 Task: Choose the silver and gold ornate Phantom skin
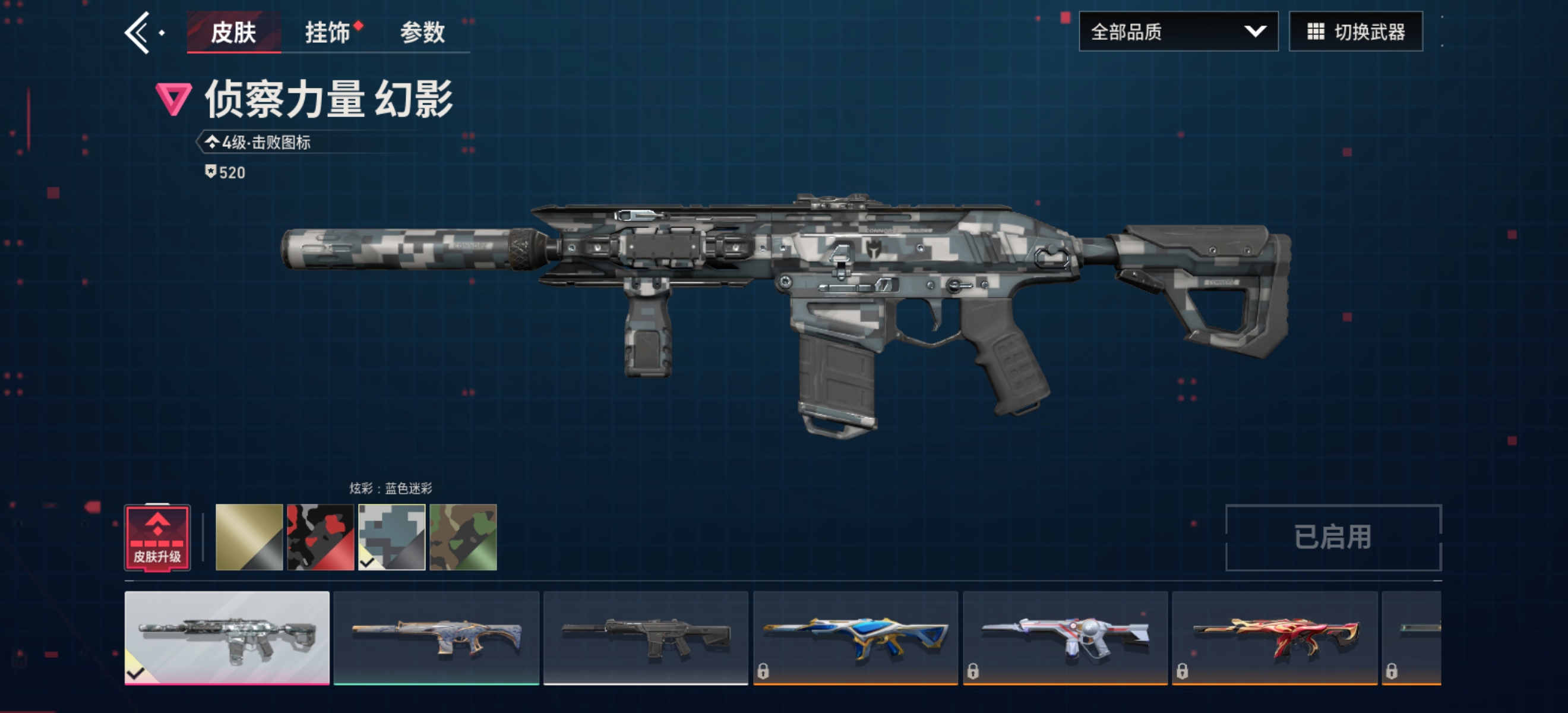point(437,638)
